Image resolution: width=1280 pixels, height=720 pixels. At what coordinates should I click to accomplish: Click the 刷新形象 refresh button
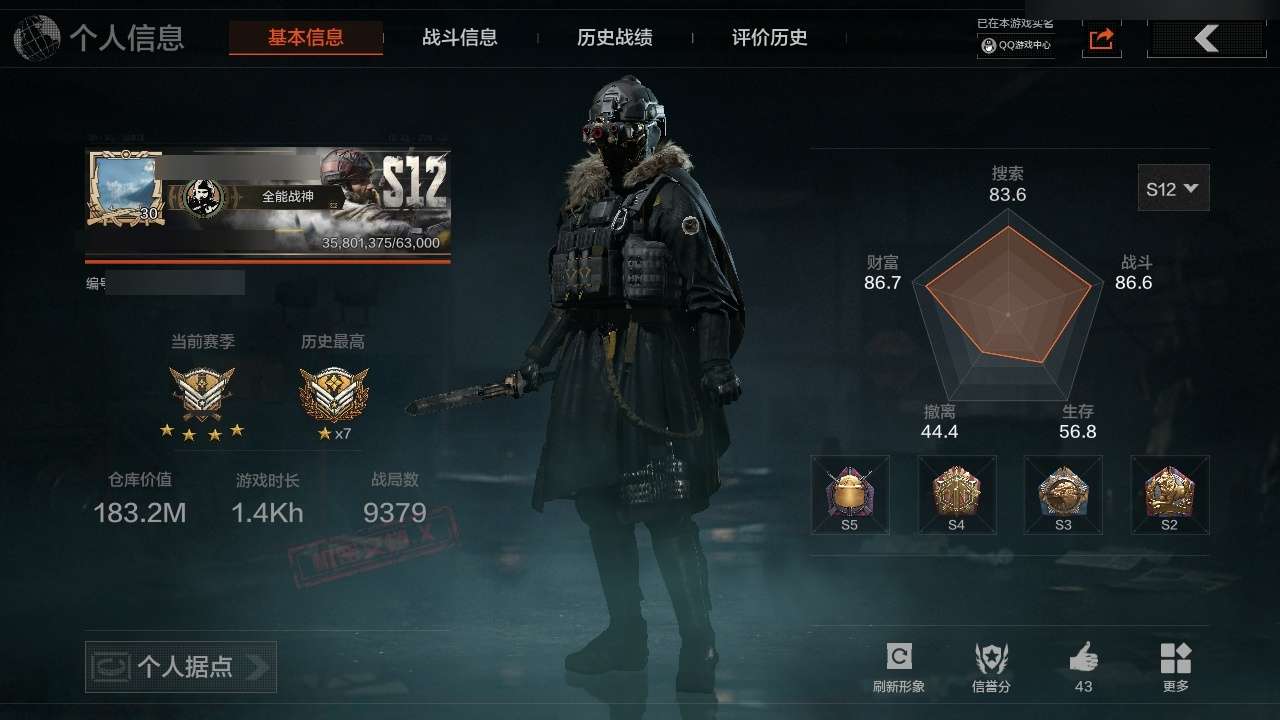click(x=898, y=667)
